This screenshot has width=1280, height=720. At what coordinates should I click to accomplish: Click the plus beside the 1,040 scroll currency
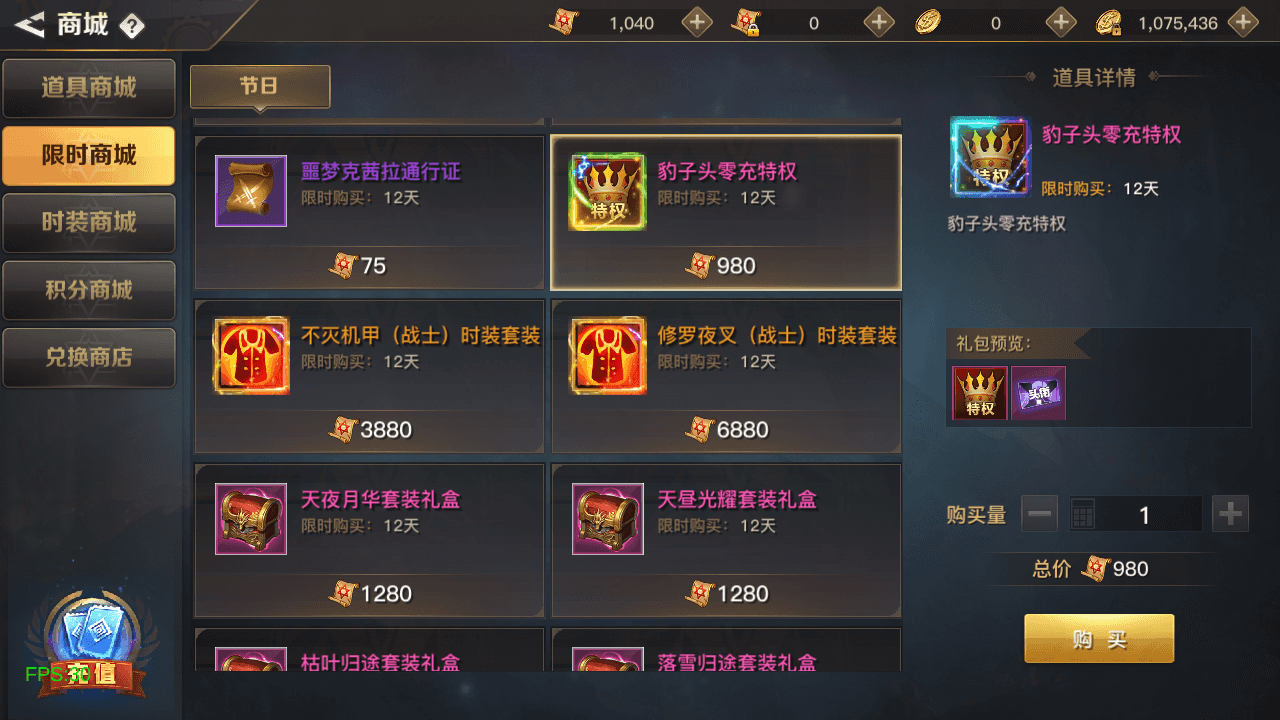click(696, 22)
